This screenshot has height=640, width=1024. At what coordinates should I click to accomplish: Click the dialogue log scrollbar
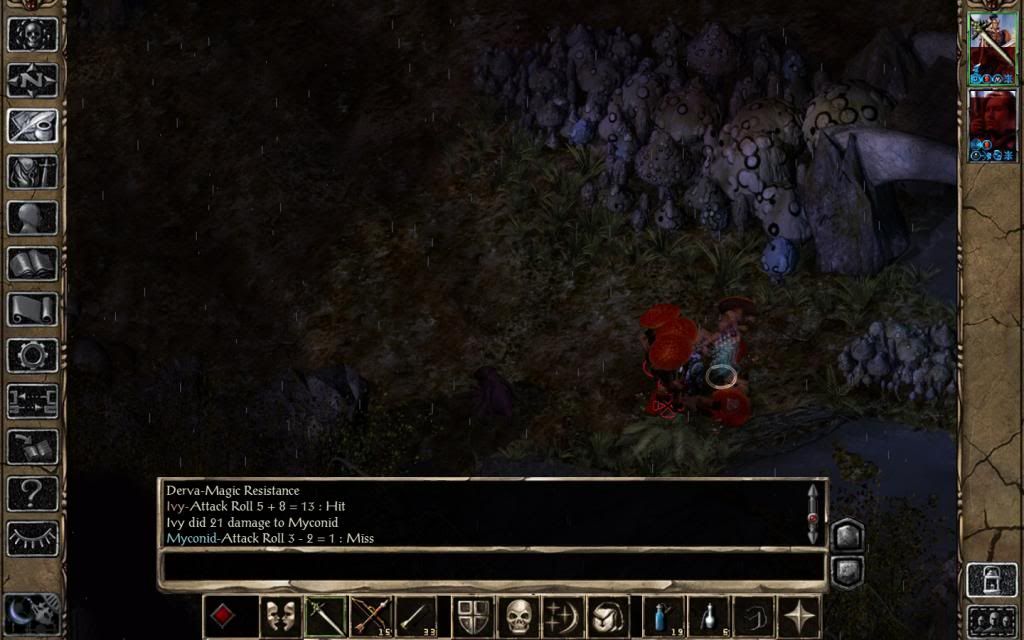(813, 514)
